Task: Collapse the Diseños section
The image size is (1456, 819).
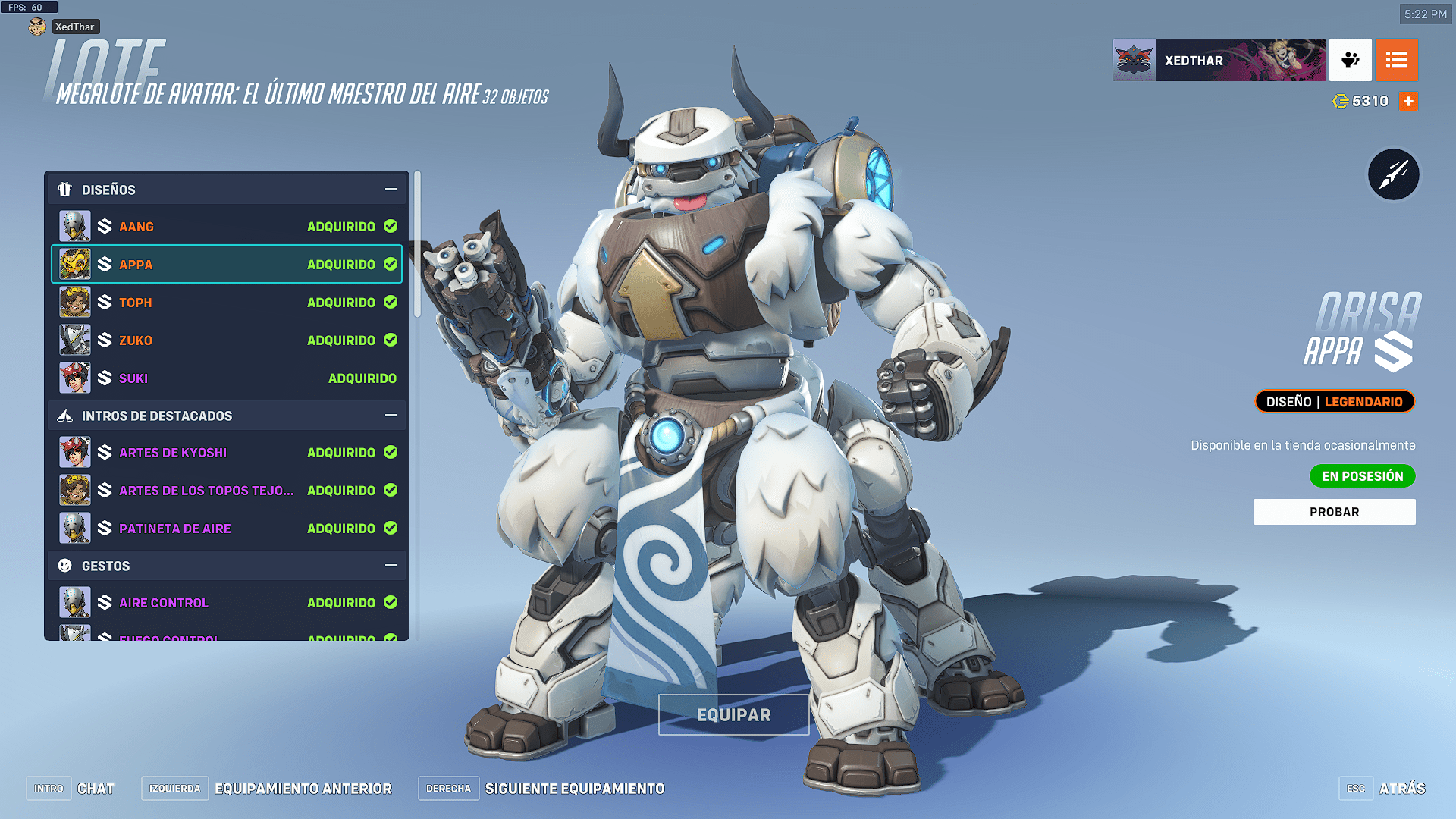Action: pos(391,190)
